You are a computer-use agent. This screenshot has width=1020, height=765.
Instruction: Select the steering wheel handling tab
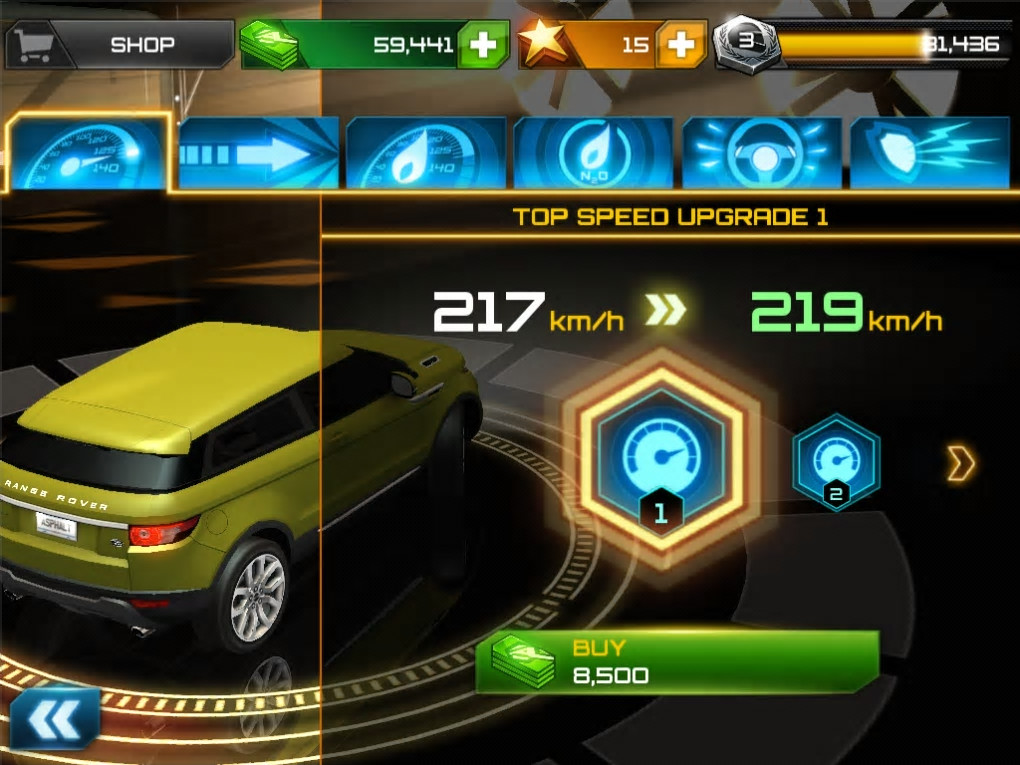pos(762,153)
